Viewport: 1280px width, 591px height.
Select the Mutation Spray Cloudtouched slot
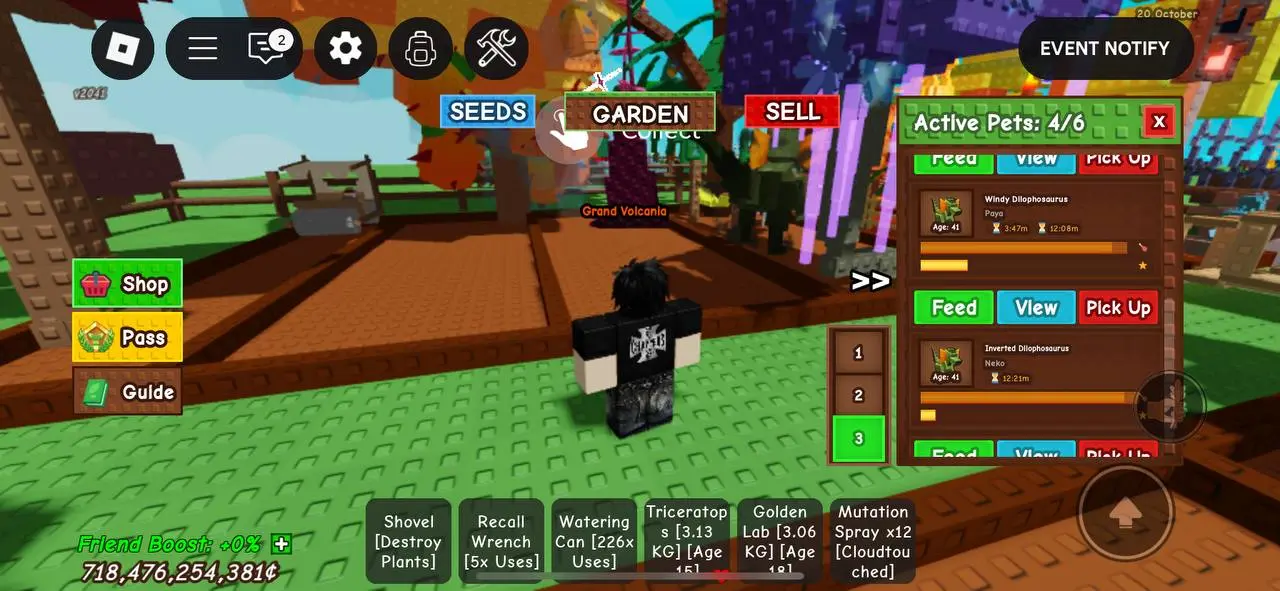coord(873,541)
